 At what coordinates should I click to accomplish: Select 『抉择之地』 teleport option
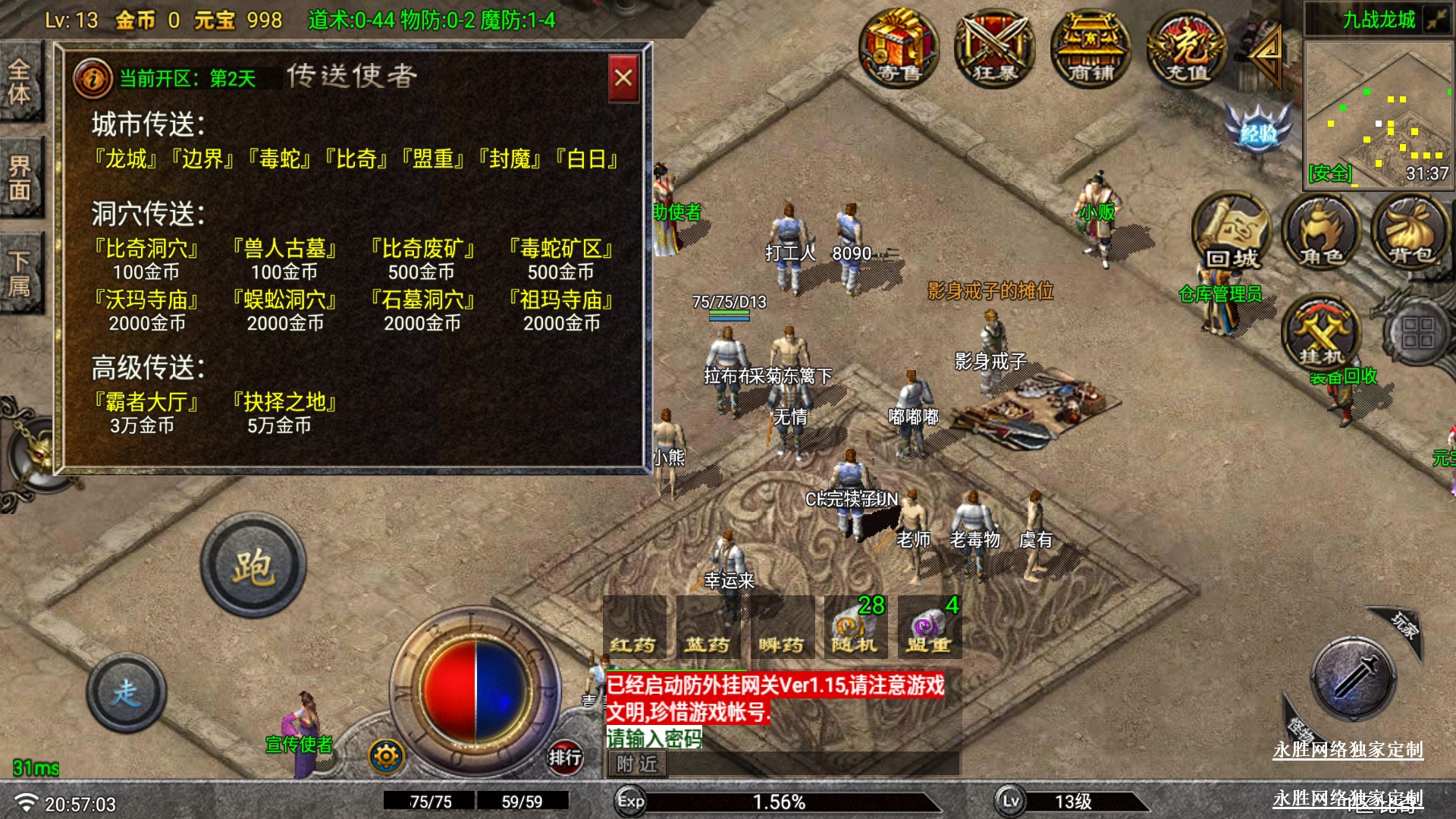[x=284, y=402]
